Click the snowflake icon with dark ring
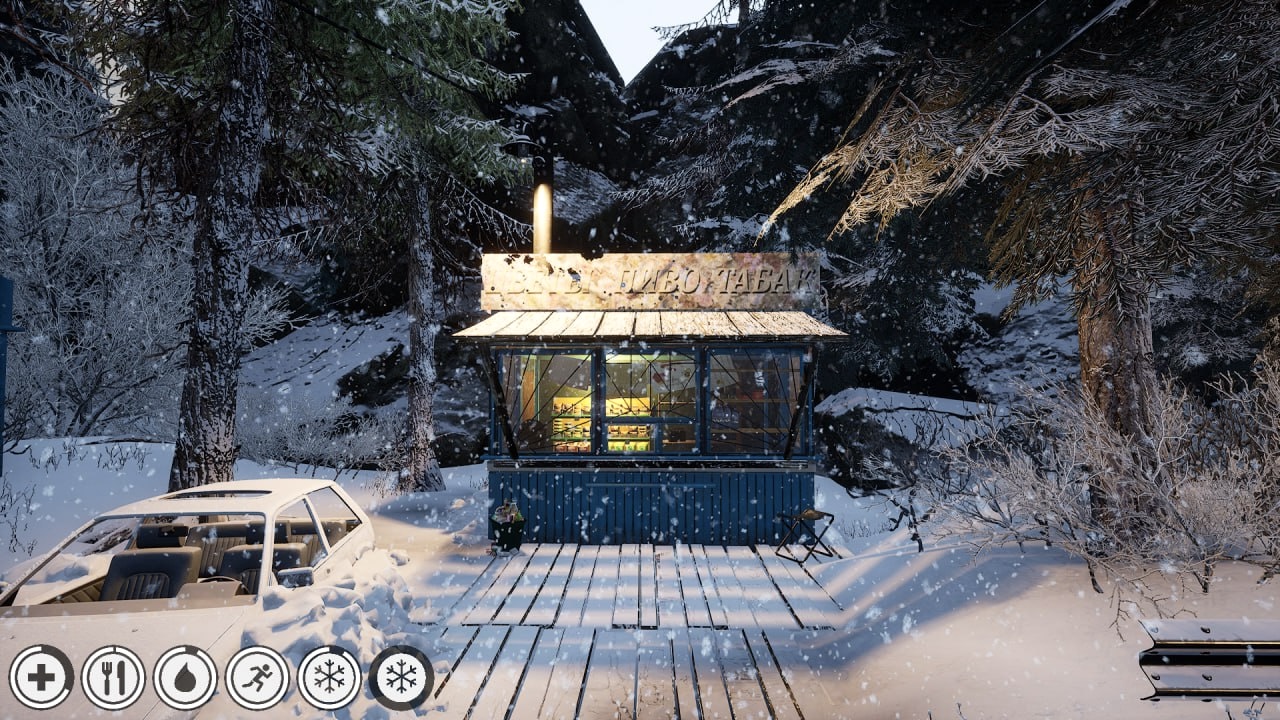Screen dimensions: 1280x720 pyautogui.click(x=401, y=677)
